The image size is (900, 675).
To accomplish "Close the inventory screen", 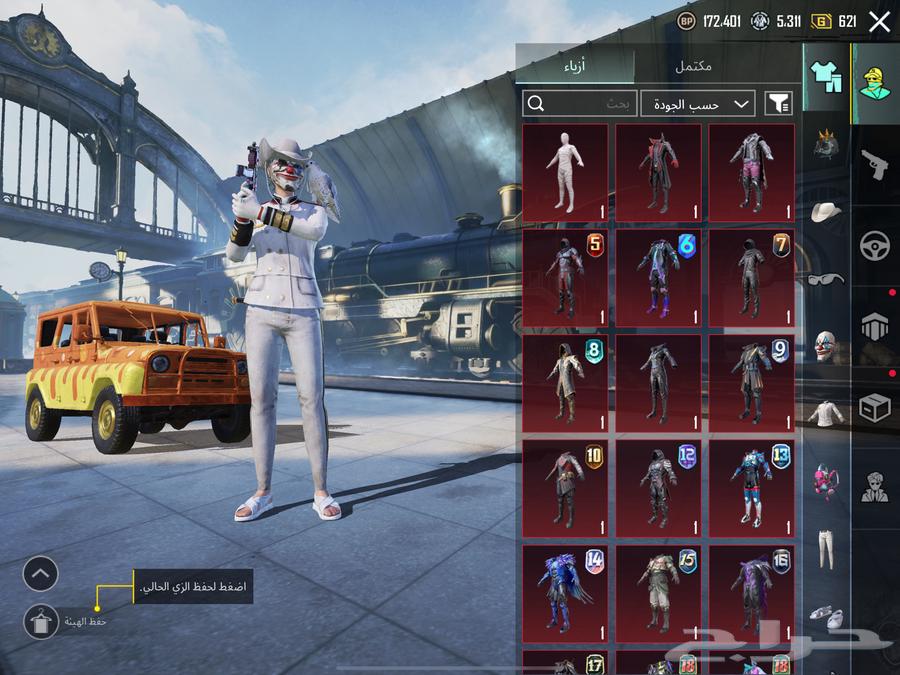I will pos(879,22).
